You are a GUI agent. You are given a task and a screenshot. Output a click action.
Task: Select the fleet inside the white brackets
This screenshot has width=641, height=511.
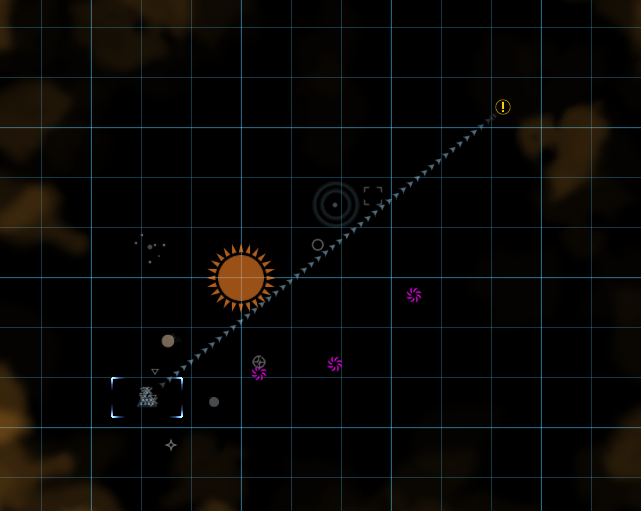tap(148, 397)
